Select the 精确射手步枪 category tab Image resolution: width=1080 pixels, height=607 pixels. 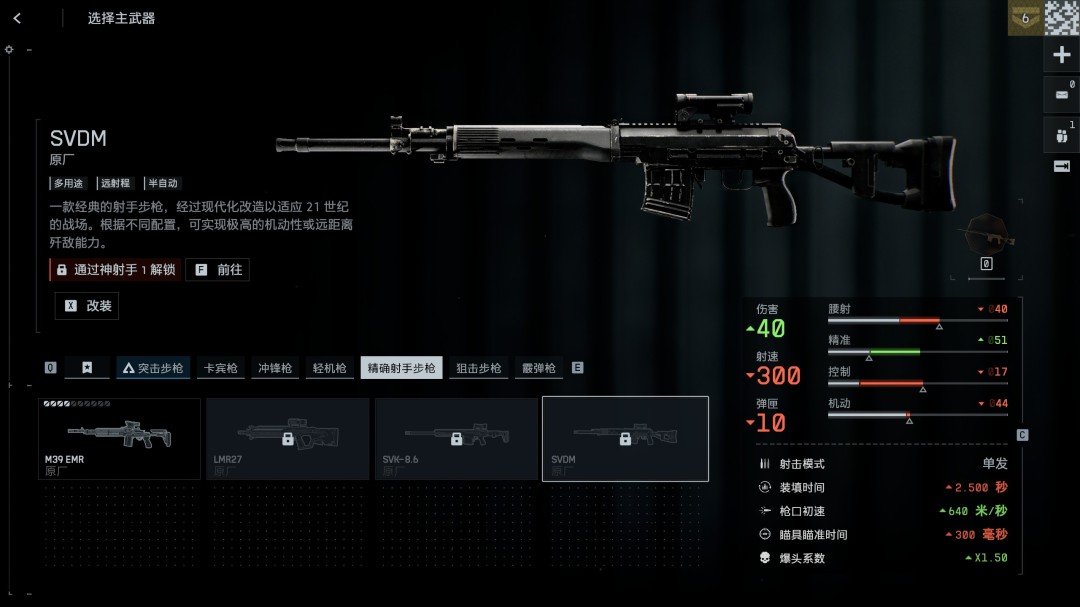[401, 368]
